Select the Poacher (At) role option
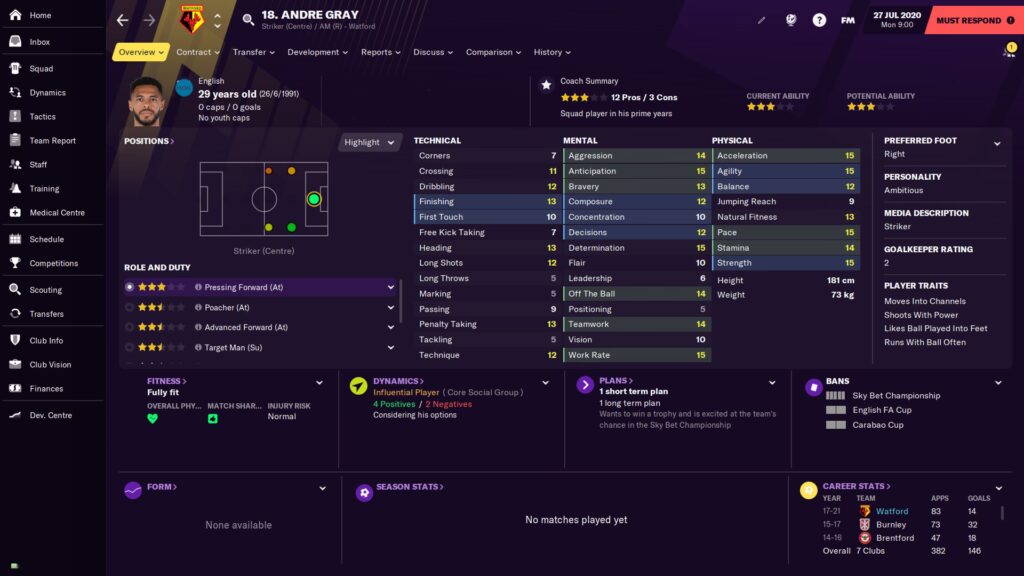The width and height of the screenshot is (1024, 576). [227, 307]
